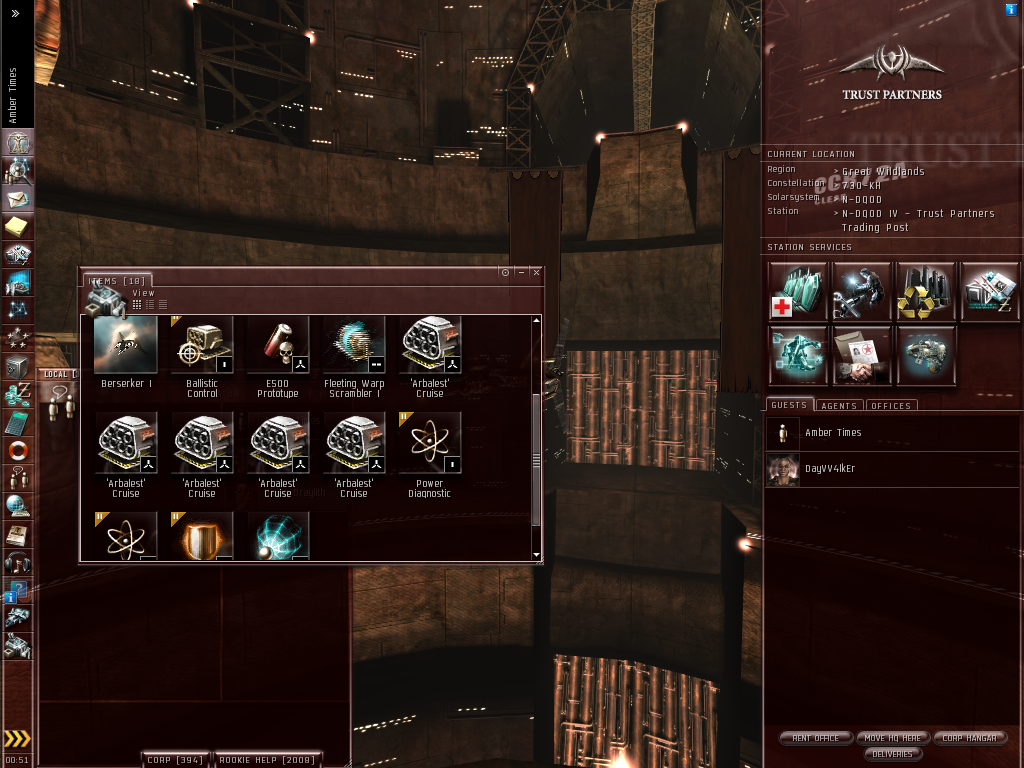
Task: Open the reprocessing plant service
Action: pyautogui.click(x=926, y=291)
